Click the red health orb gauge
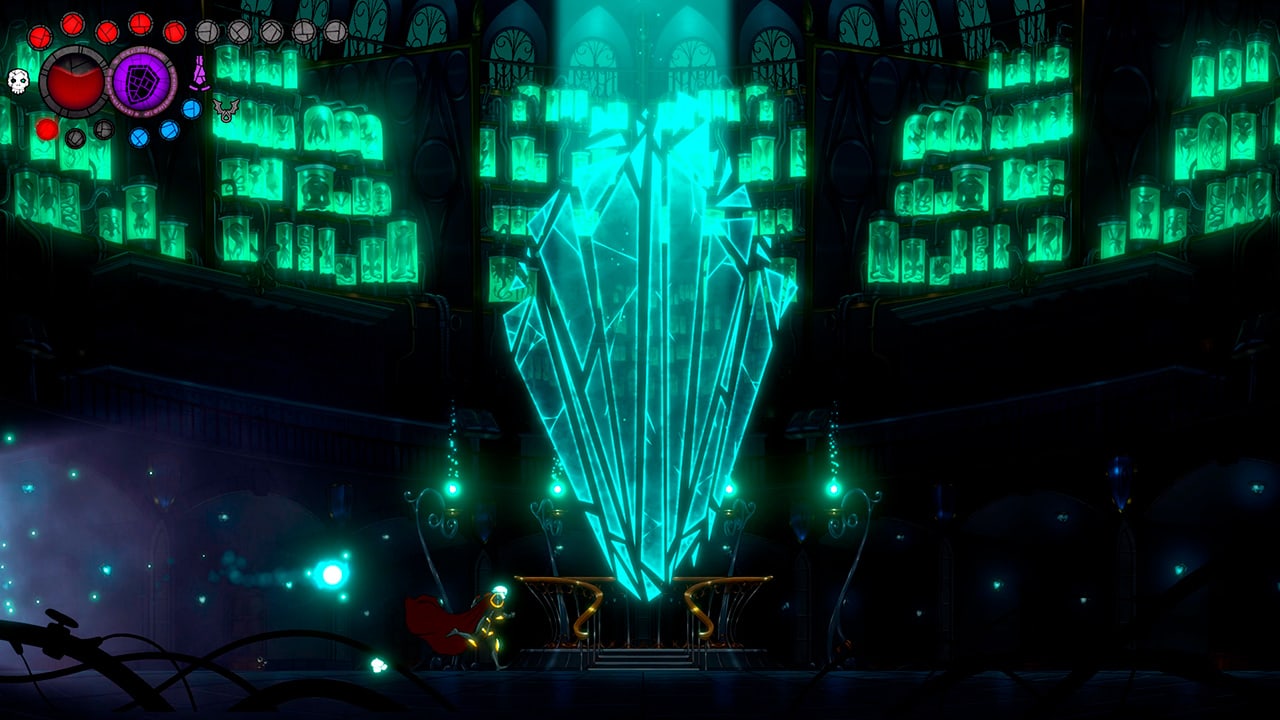 click(73, 82)
